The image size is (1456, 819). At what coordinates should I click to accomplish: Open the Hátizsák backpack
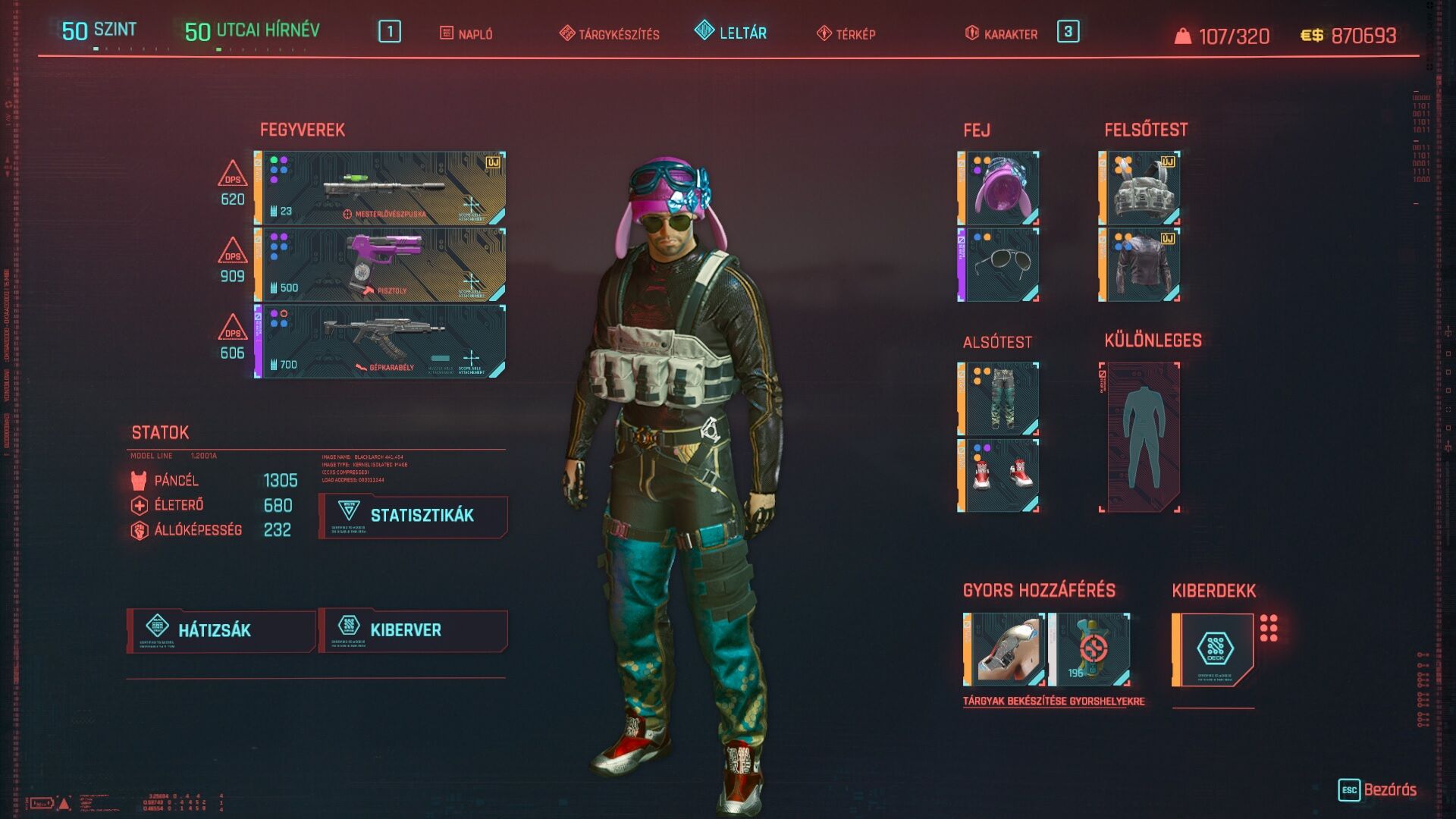click(x=221, y=630)
